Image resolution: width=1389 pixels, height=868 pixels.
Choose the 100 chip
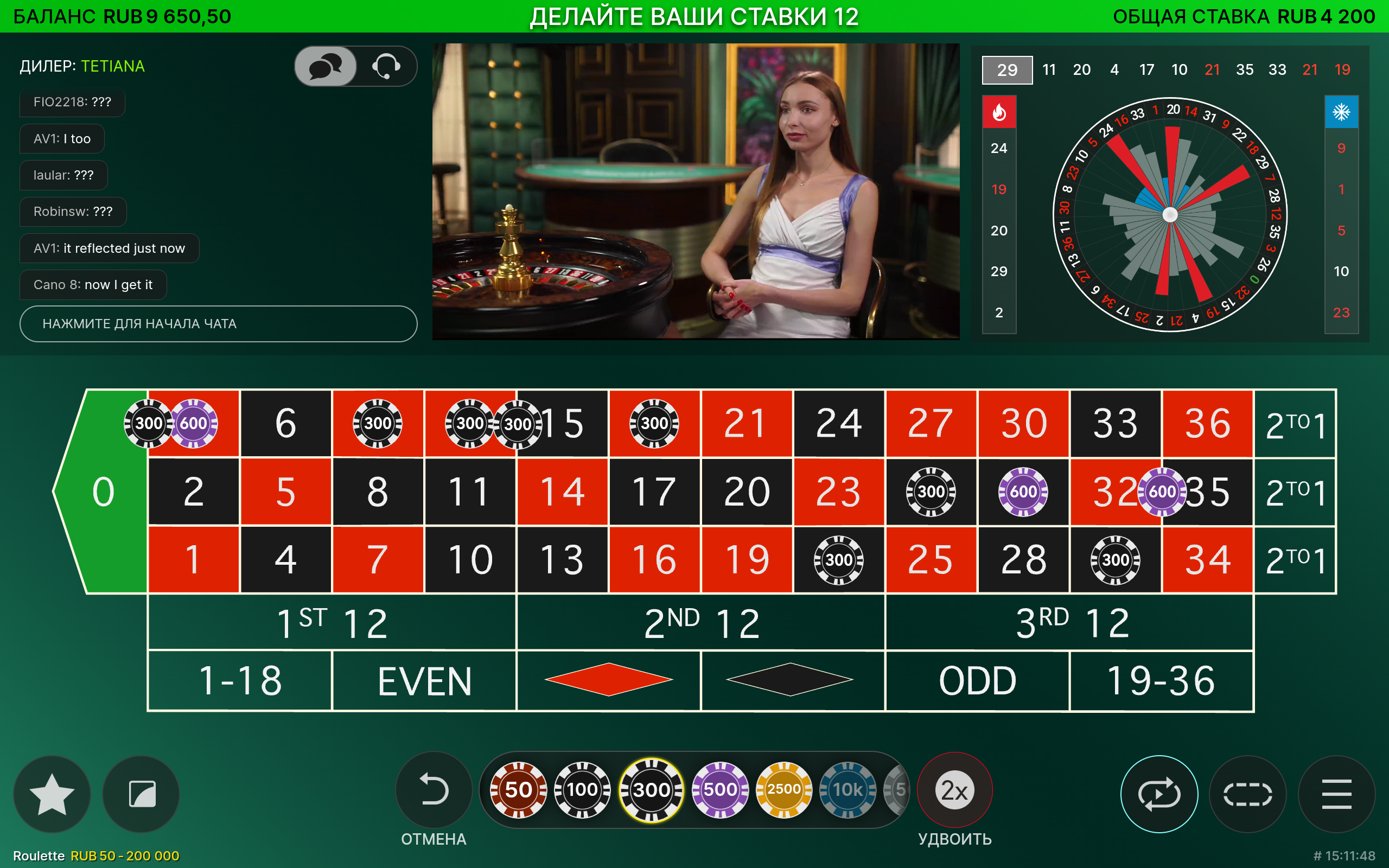pyautogui.click(x=582, y=790)
